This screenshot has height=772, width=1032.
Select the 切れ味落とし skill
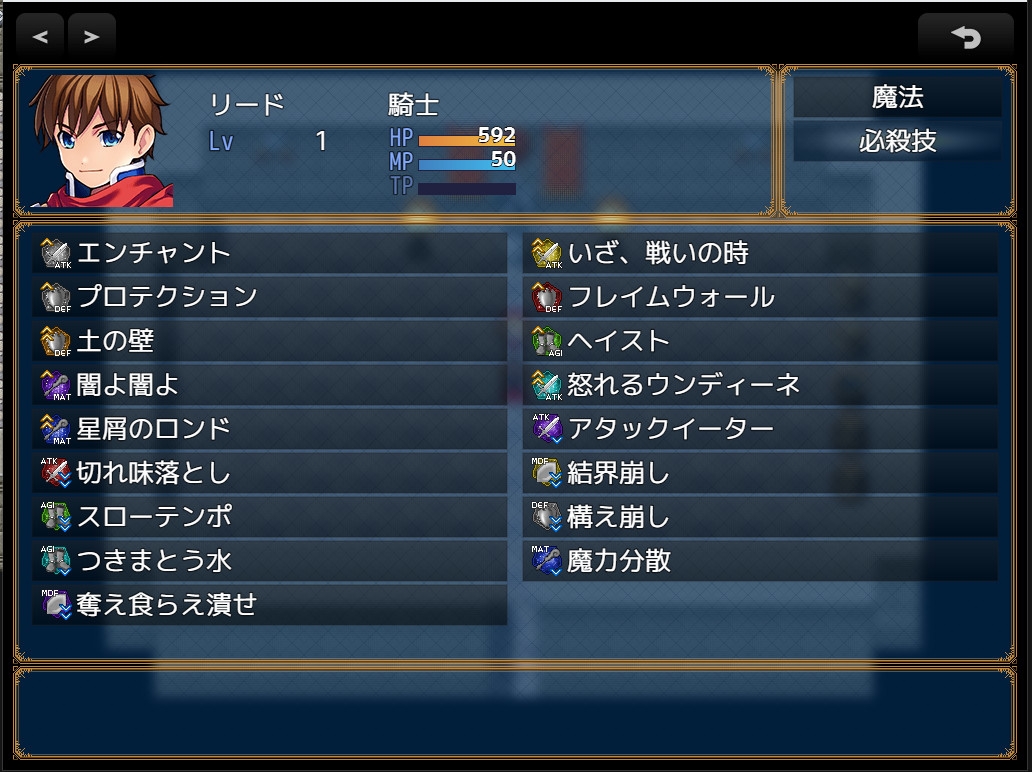tap(270, 473)
